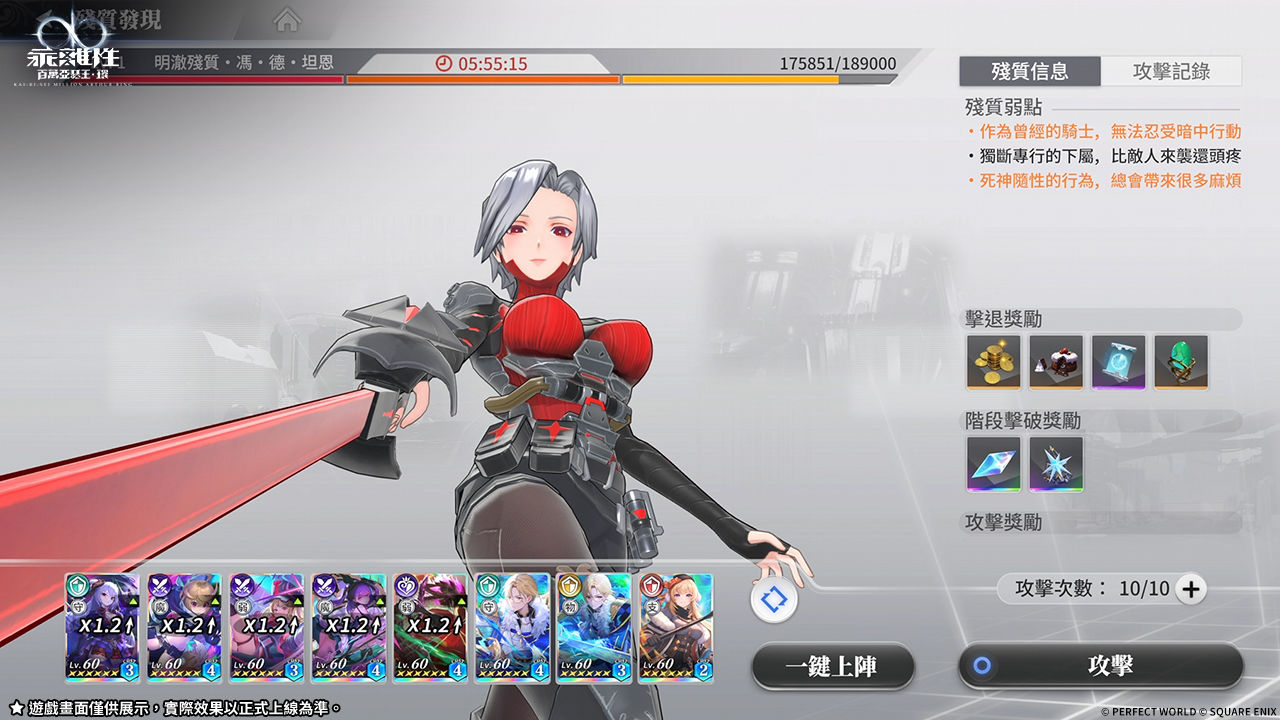This screenshot has width=1280, height=720.
Task: Go to home via the house icon
Action: 287,19
